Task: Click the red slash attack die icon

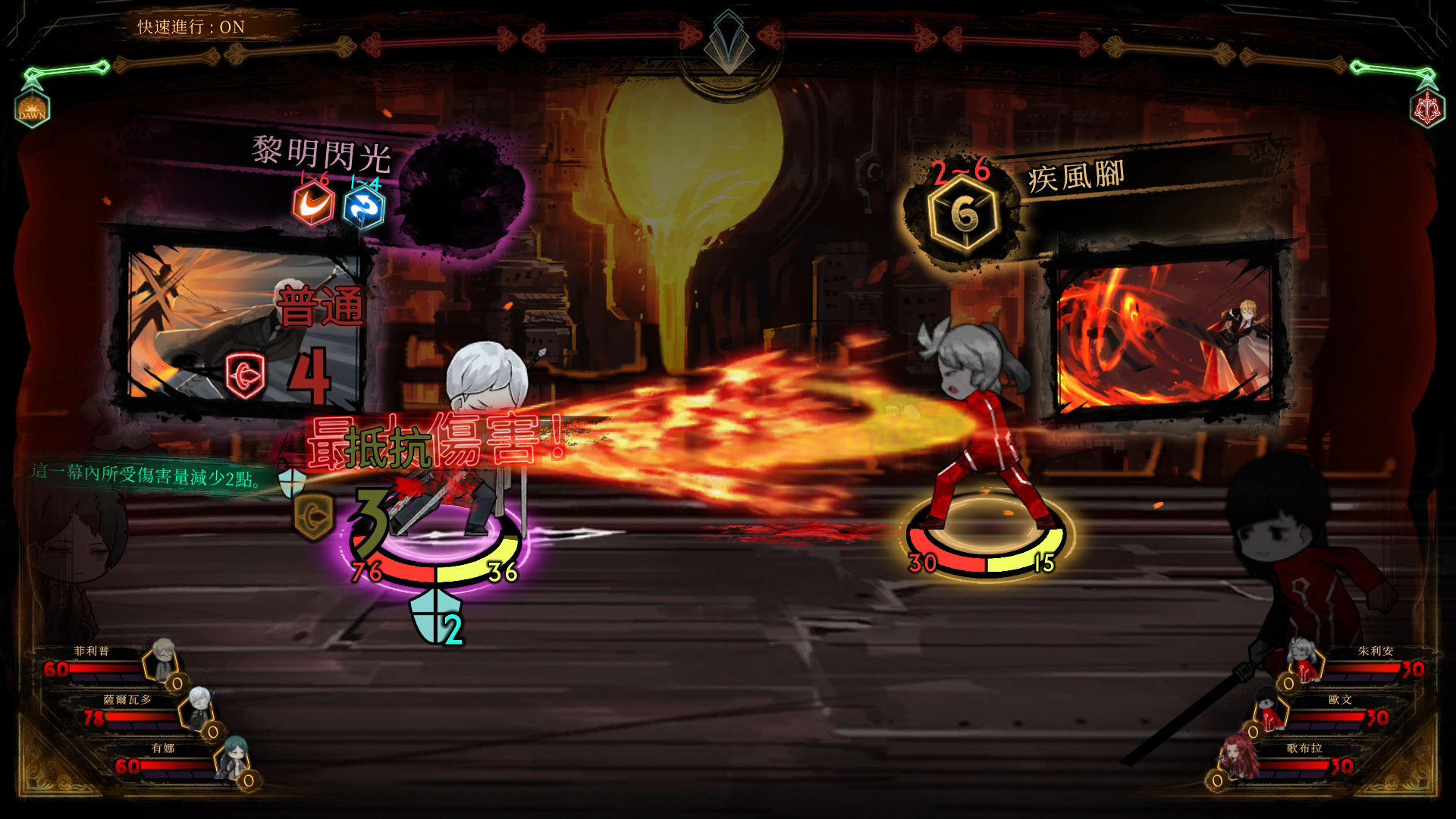Action: [313, 204]
